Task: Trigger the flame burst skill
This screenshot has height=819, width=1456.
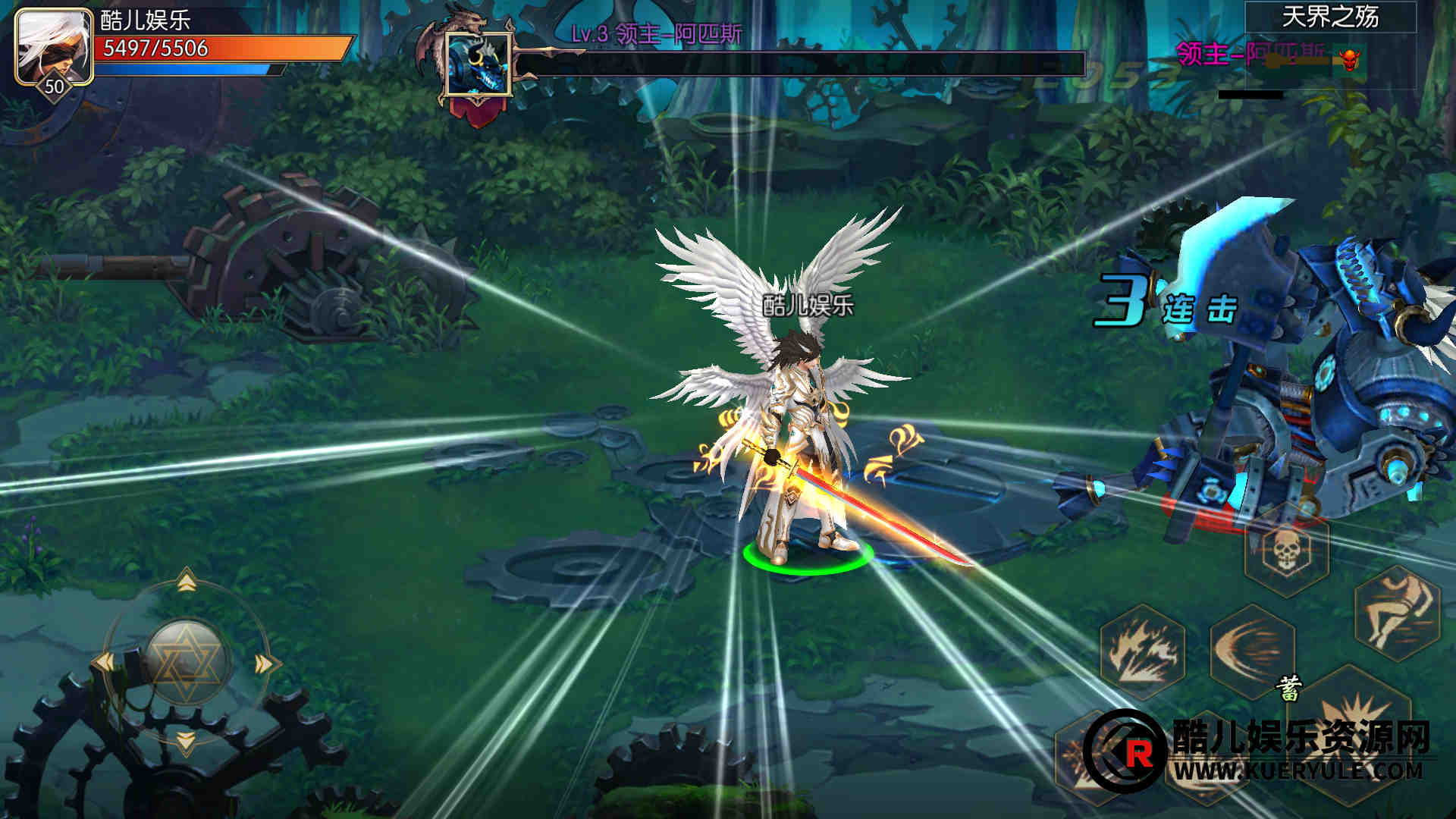Action: (x=1142, y=651)
